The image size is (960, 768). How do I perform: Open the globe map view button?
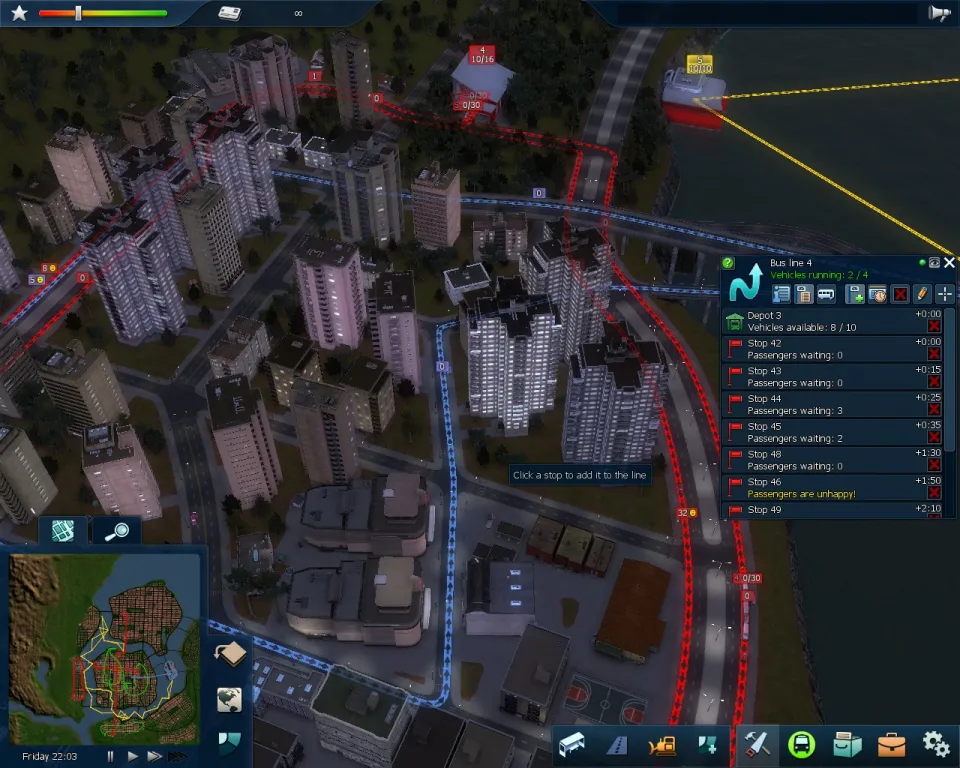[x=230, y=699]
